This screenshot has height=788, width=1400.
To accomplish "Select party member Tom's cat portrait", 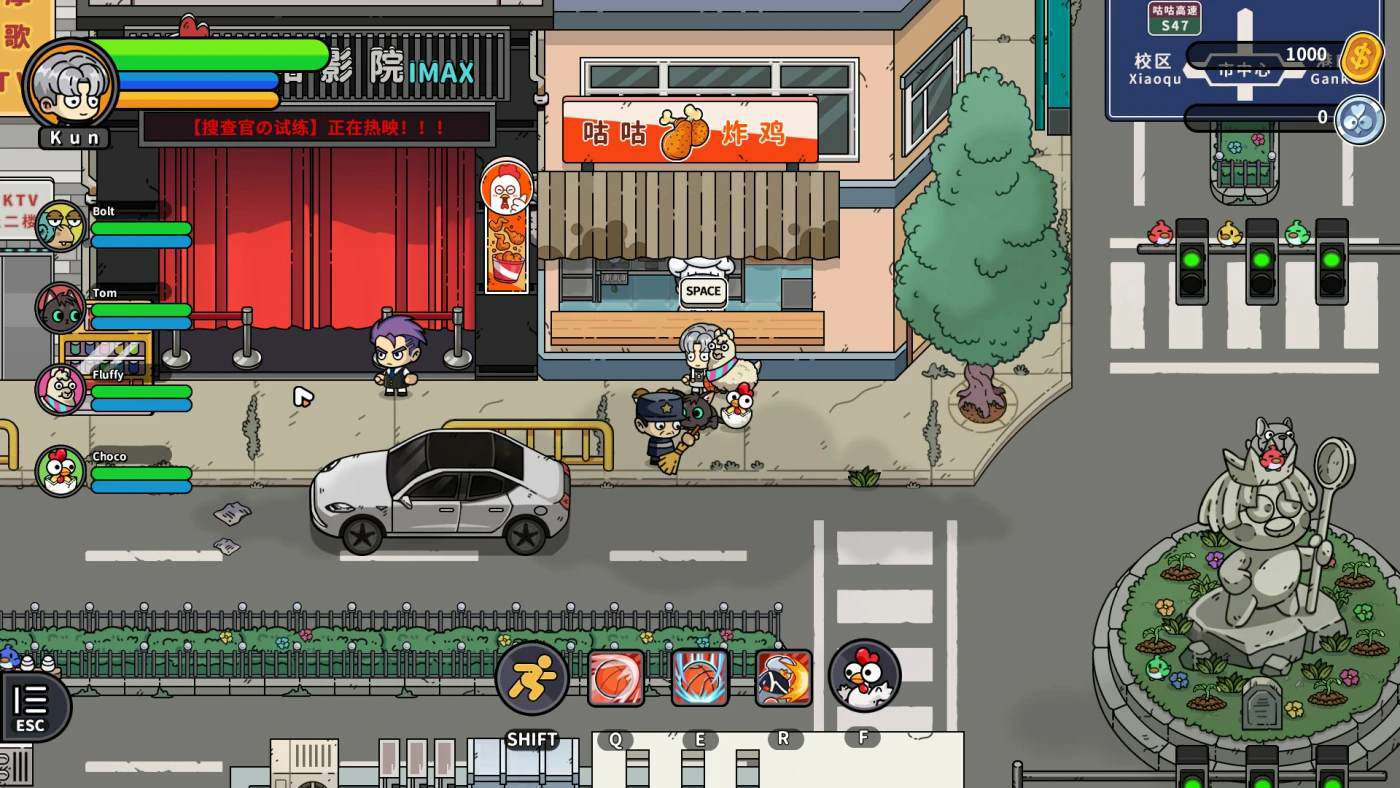I will (61, 307).
